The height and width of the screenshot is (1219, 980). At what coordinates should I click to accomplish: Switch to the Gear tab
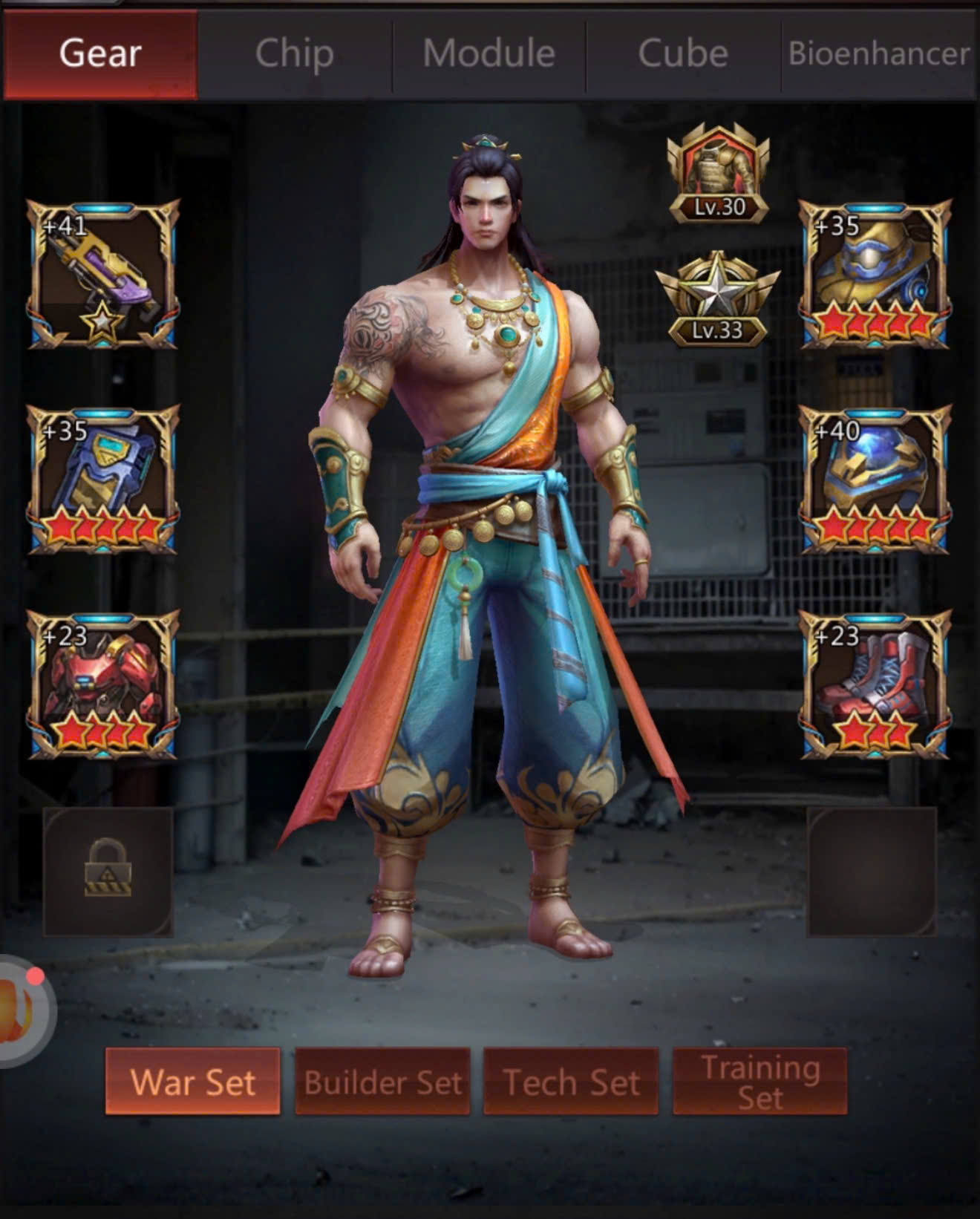pos(100,54)
